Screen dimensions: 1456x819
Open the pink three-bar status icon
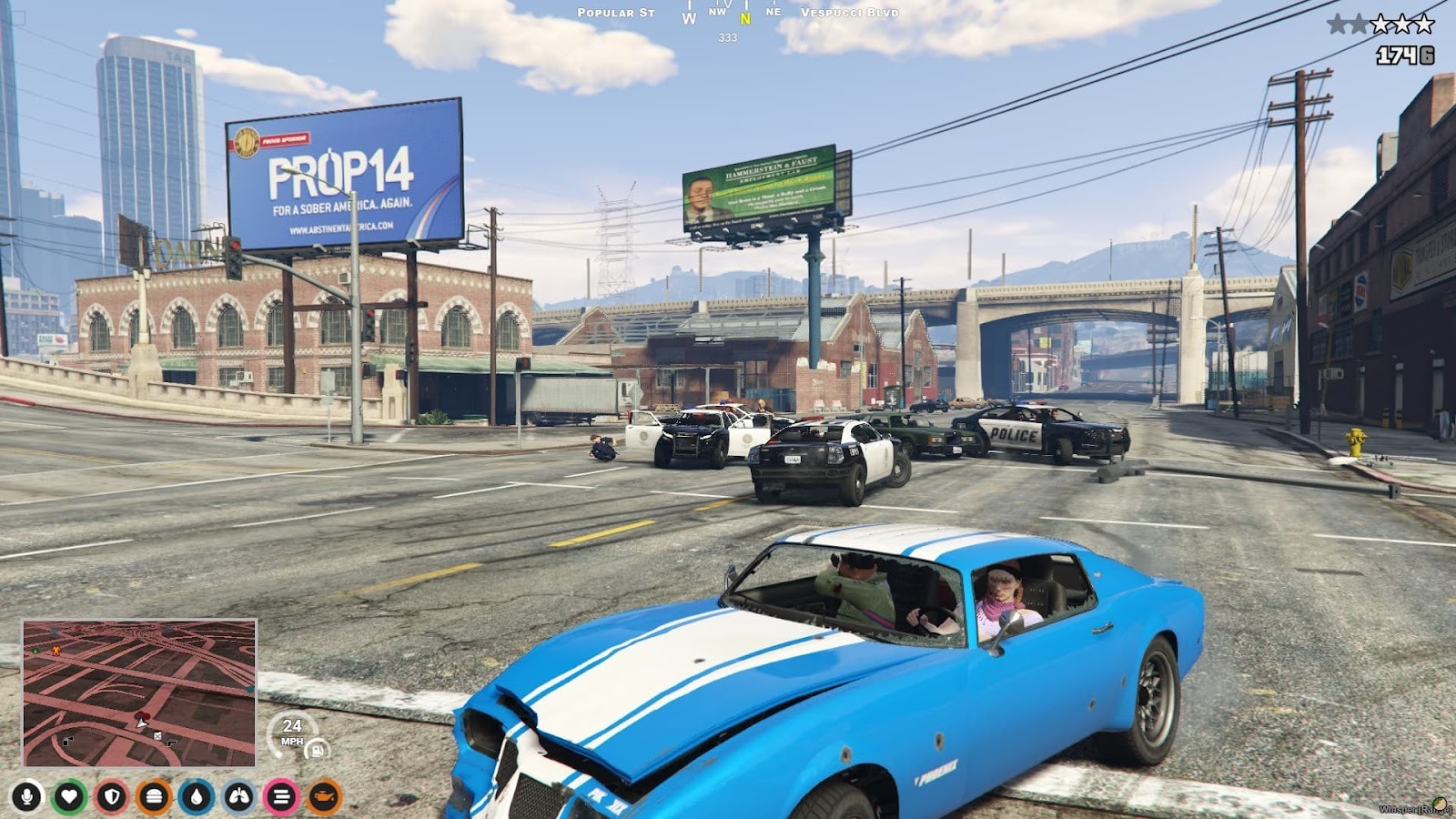click(x=281, y=797)
